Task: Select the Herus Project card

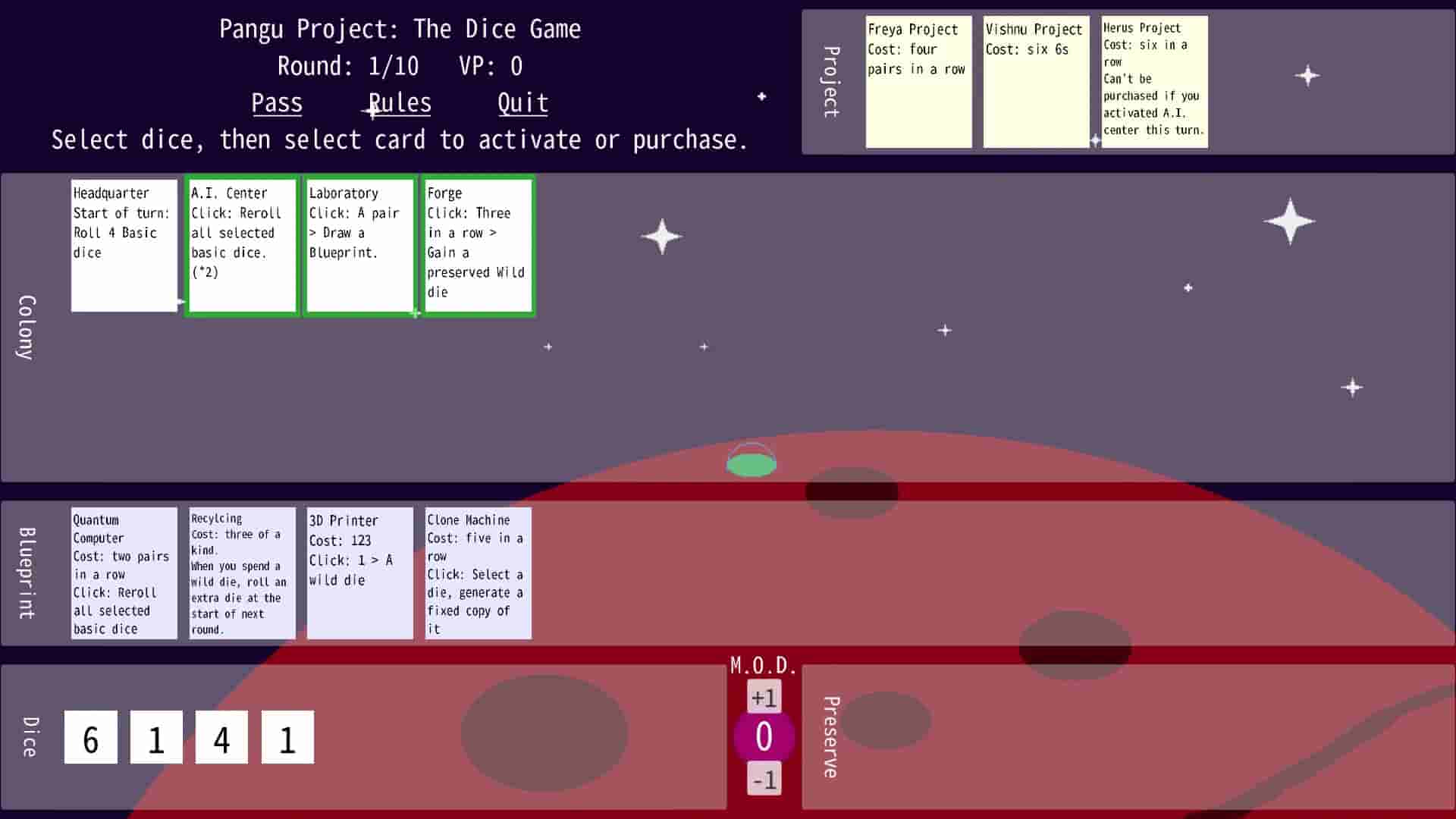Action: (1154, 81)
